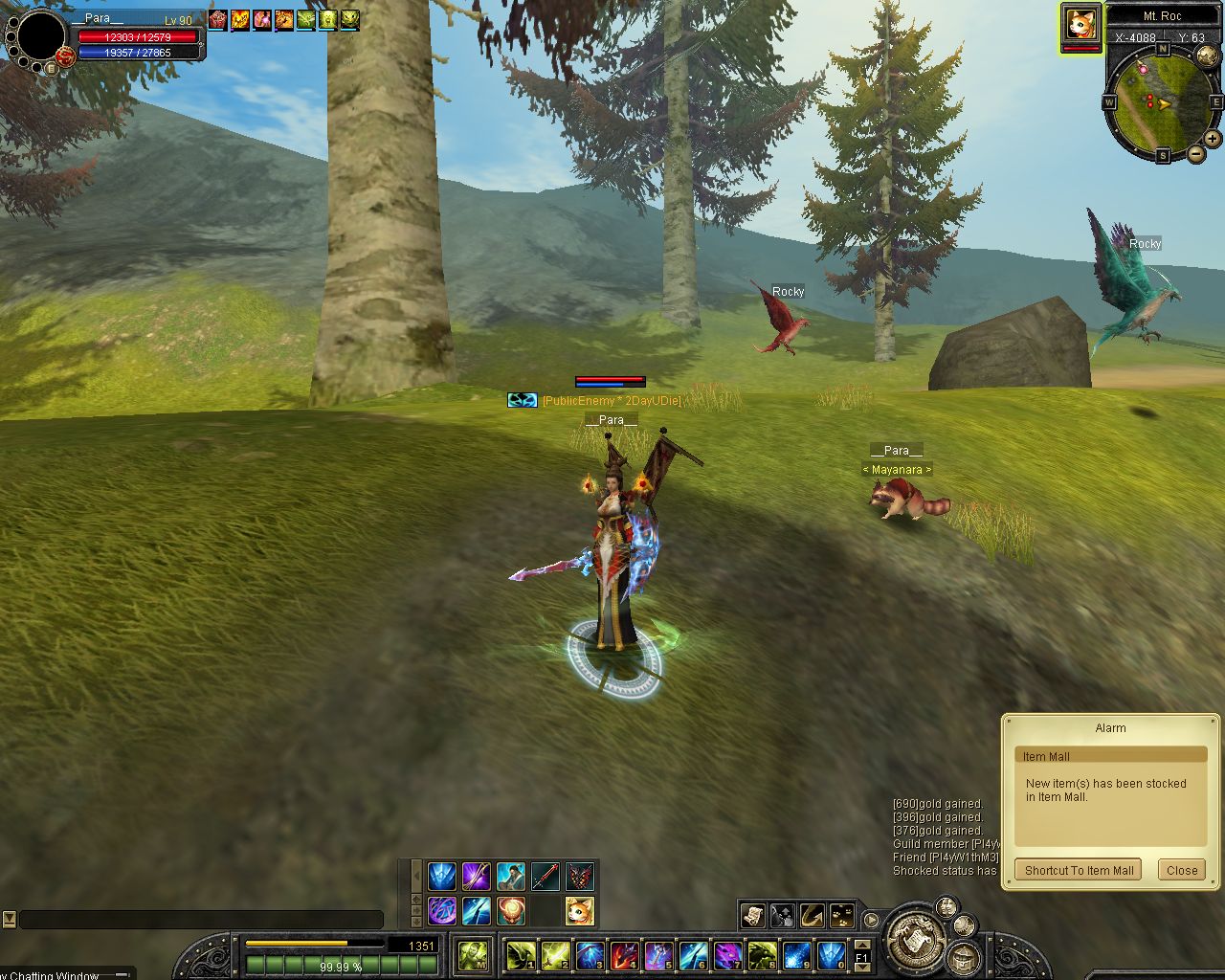Select the red spear icon in the side panel

point(545,876)
